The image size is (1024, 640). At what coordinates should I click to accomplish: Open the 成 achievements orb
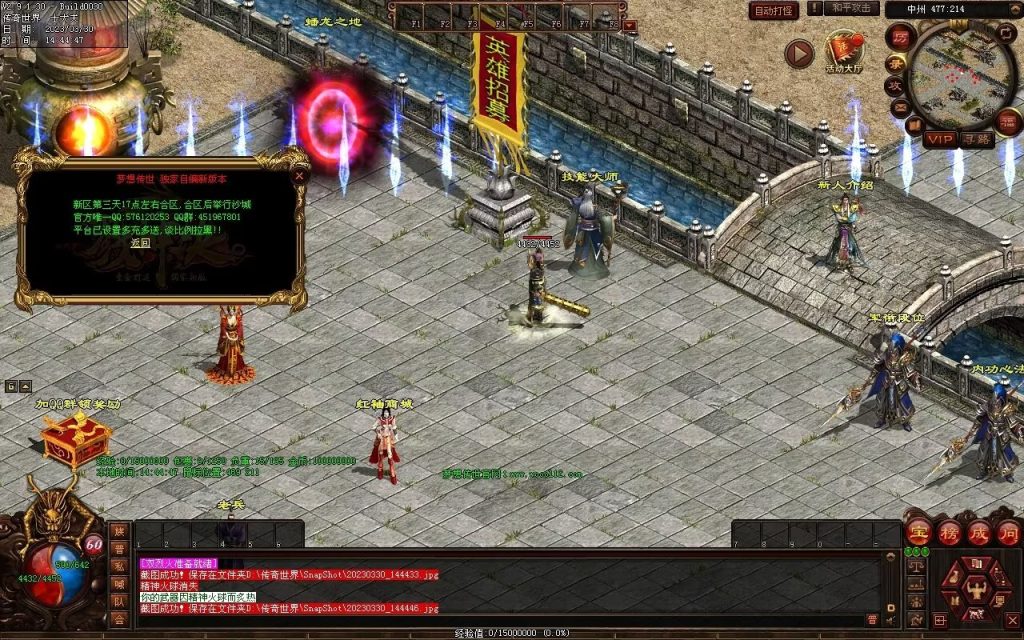tap(979, 533)
